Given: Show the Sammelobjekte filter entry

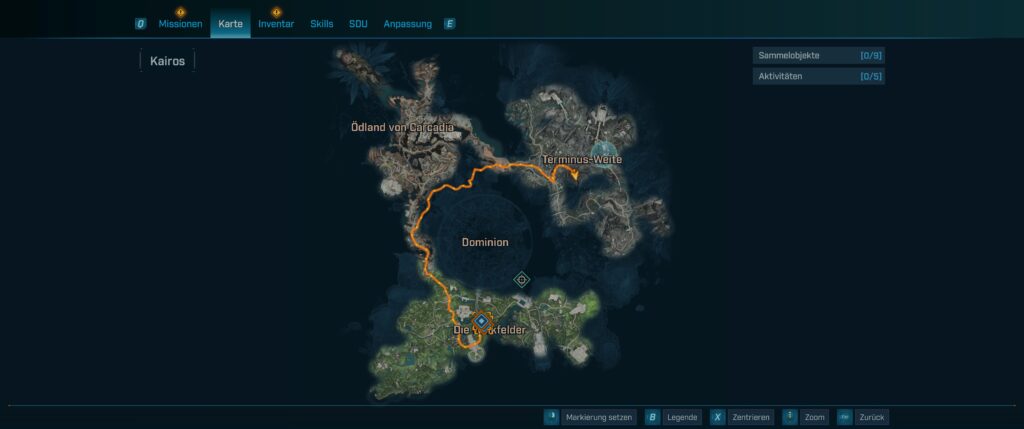Looking at the screenshot, I should [818, 56].
